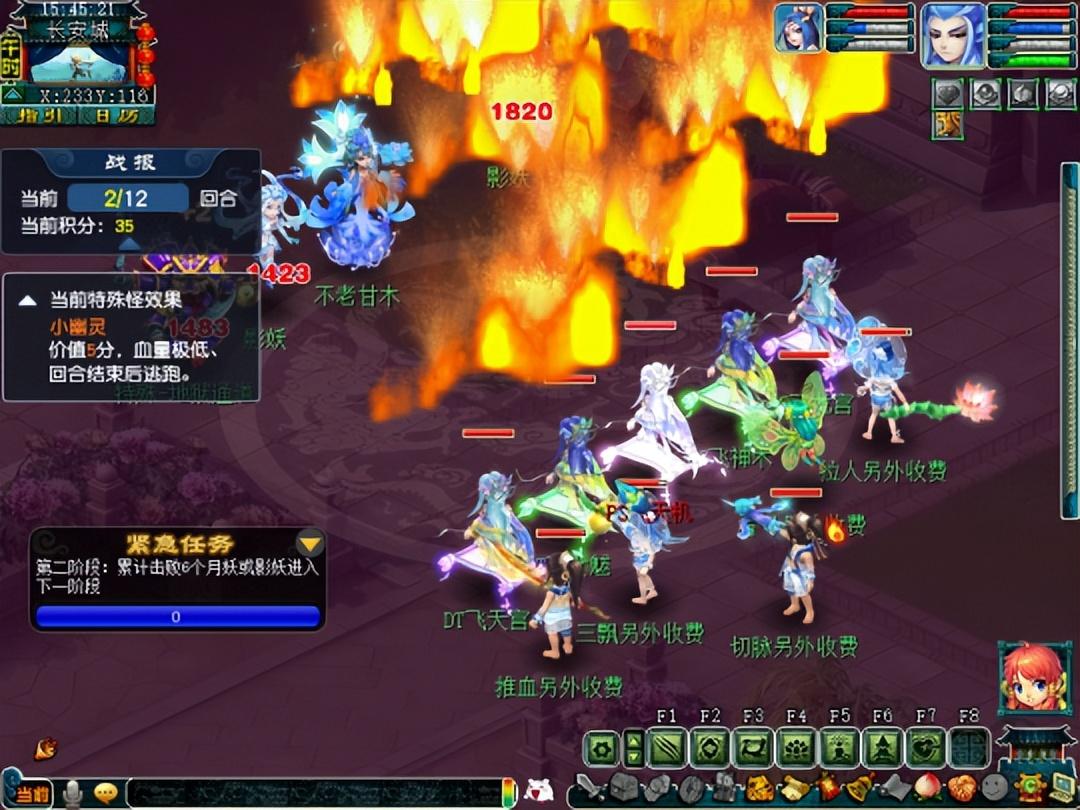
Task: Click the microphone voice chat icon
Action: point(73,793)
